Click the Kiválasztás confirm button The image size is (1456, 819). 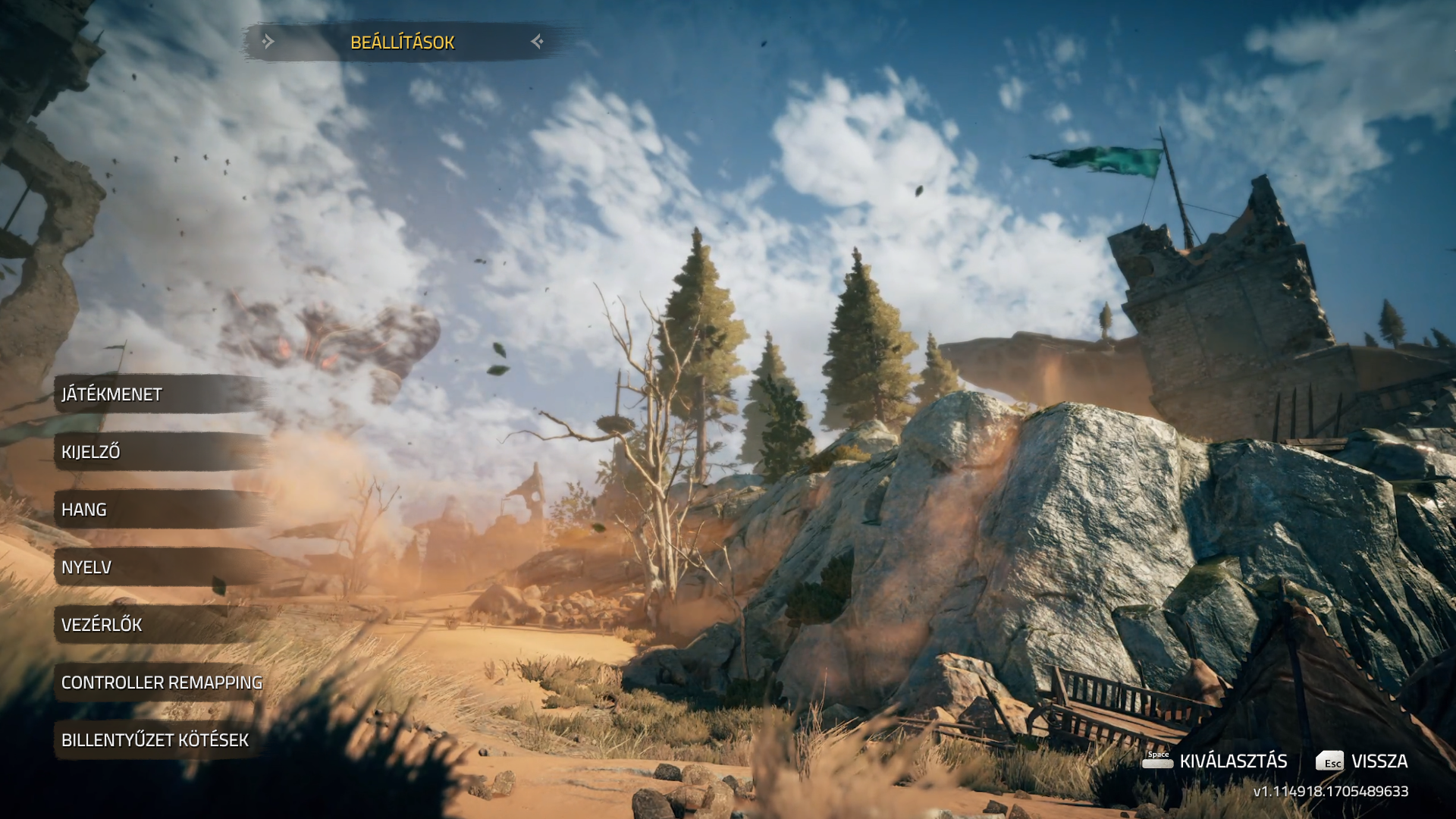pyautogui.click(x=1216, y=761)
